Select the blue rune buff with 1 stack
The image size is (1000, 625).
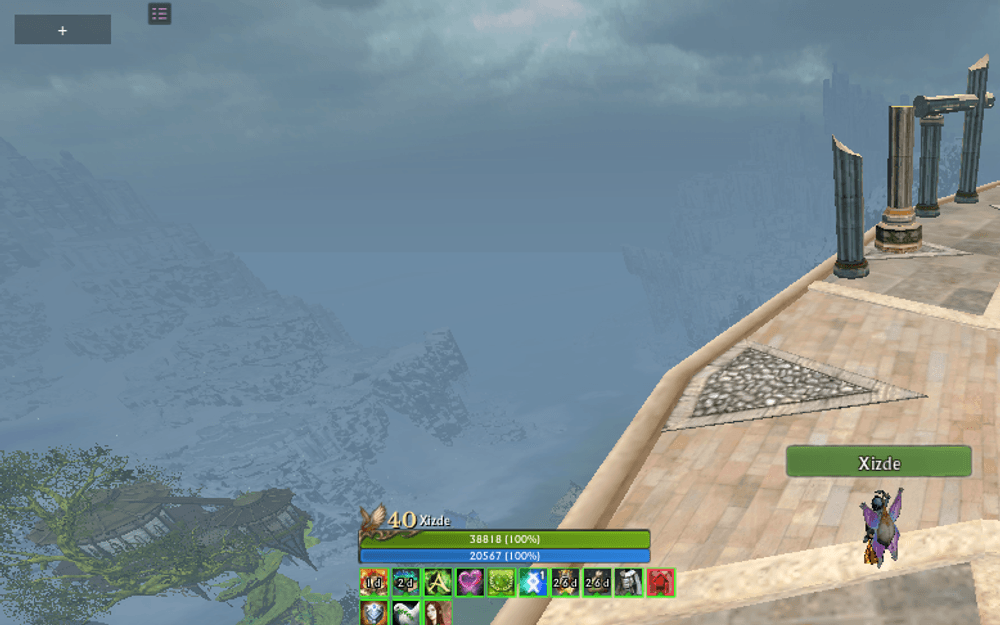pyautogui.click(x=533, y=582)
